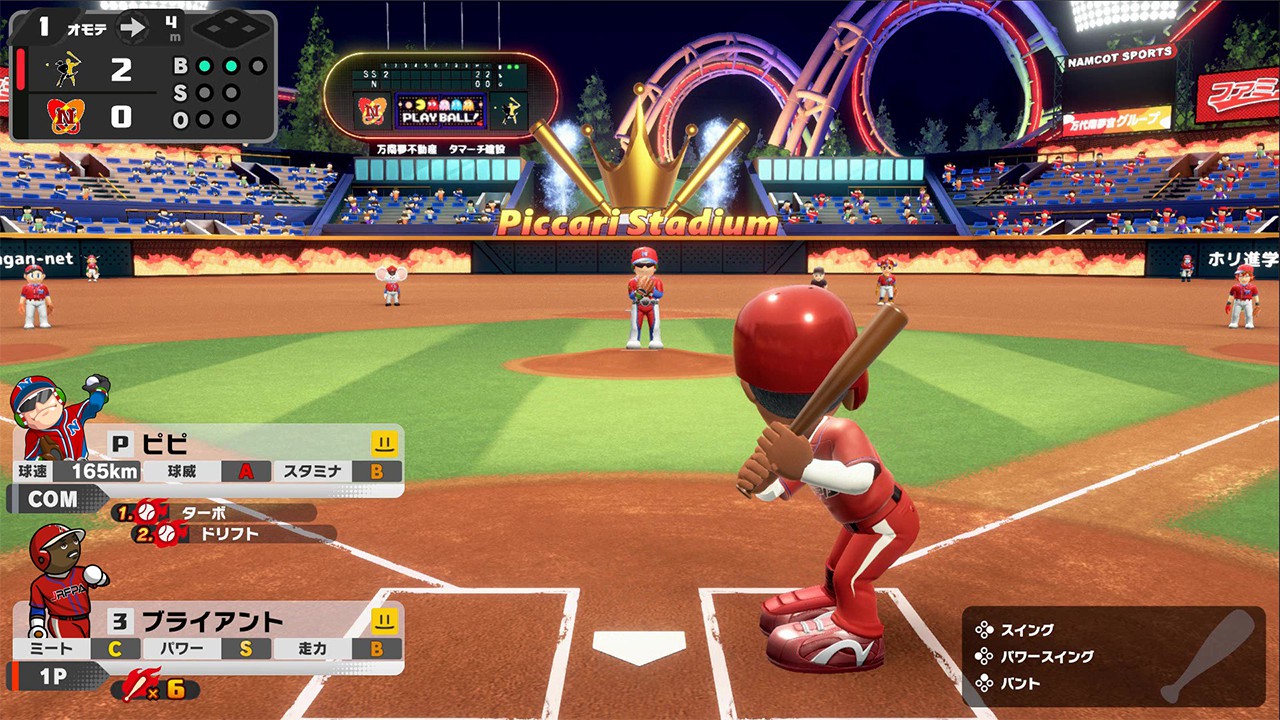This screenshot has height=720, width=1280.
Task: Click the flaming bat item icon
Action: [137, 689]
